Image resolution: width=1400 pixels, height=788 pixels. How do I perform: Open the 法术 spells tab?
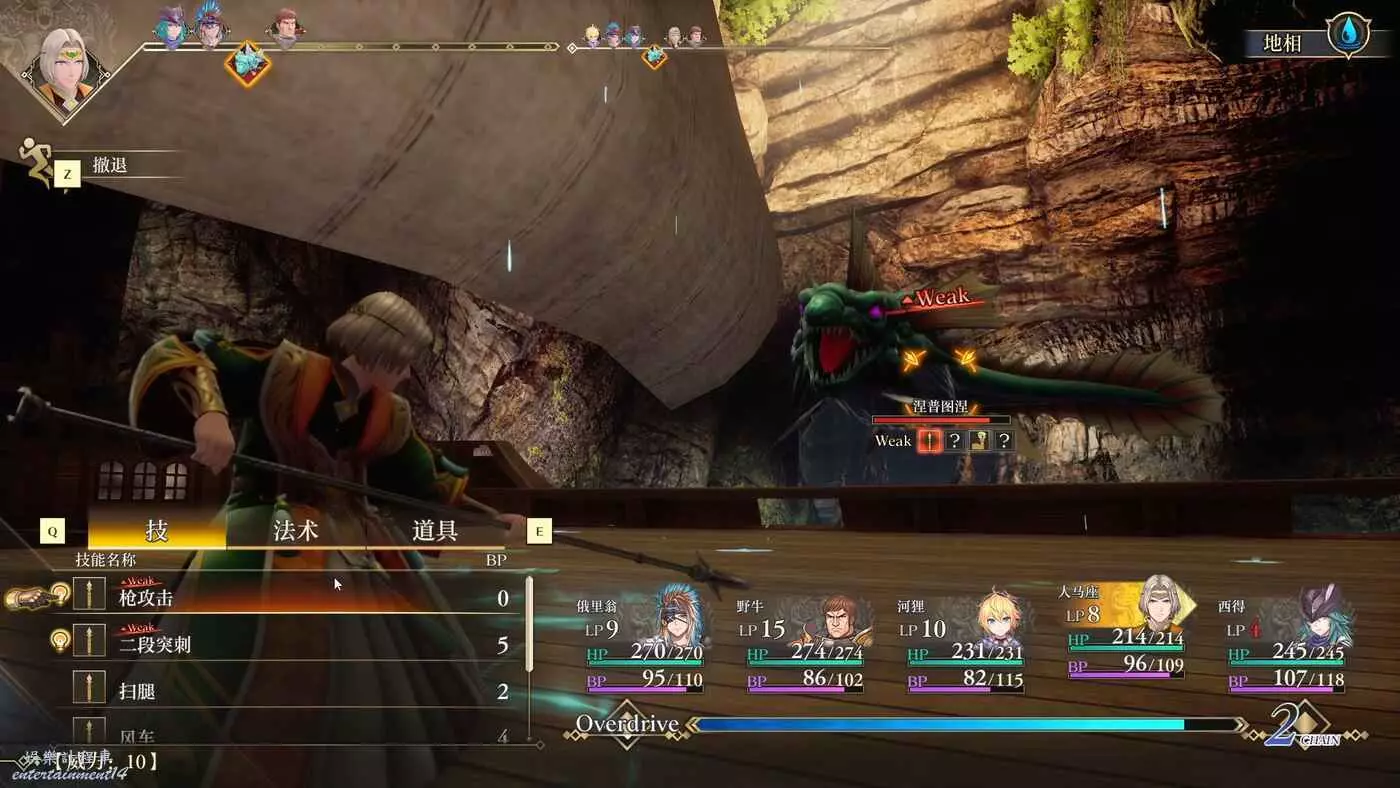click(x=295, y=530)
